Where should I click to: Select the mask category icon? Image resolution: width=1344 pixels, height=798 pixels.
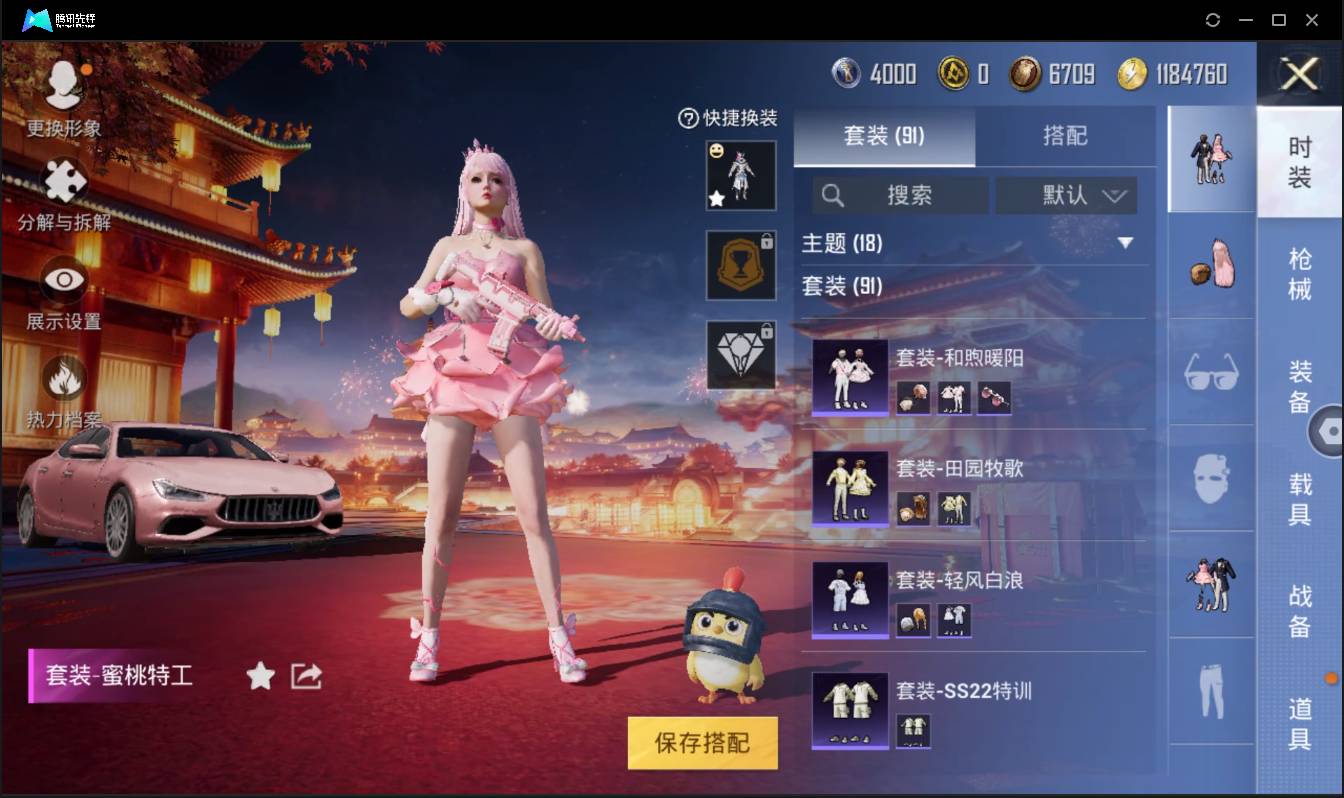tap(1210, 480)
